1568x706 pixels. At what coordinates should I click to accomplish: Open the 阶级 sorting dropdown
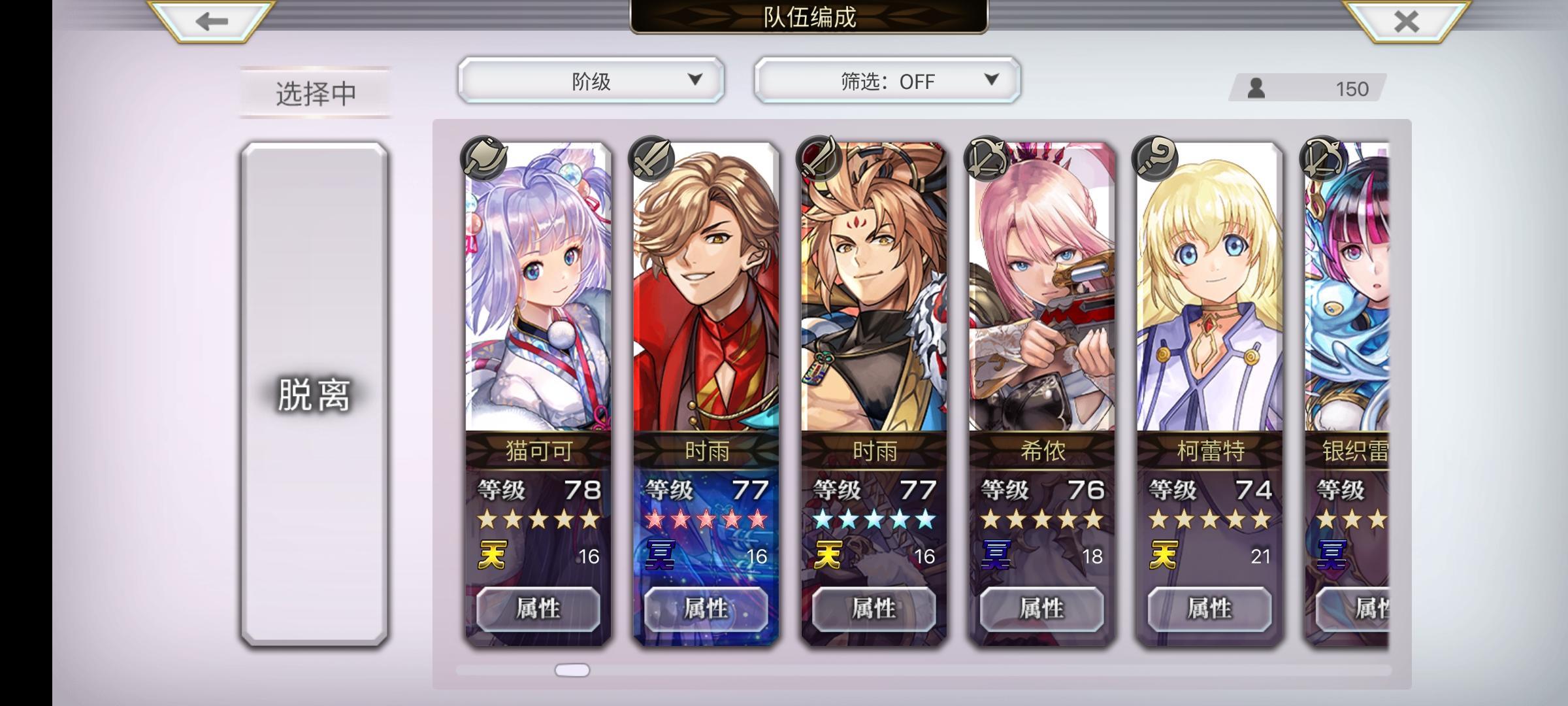(590, 81)
